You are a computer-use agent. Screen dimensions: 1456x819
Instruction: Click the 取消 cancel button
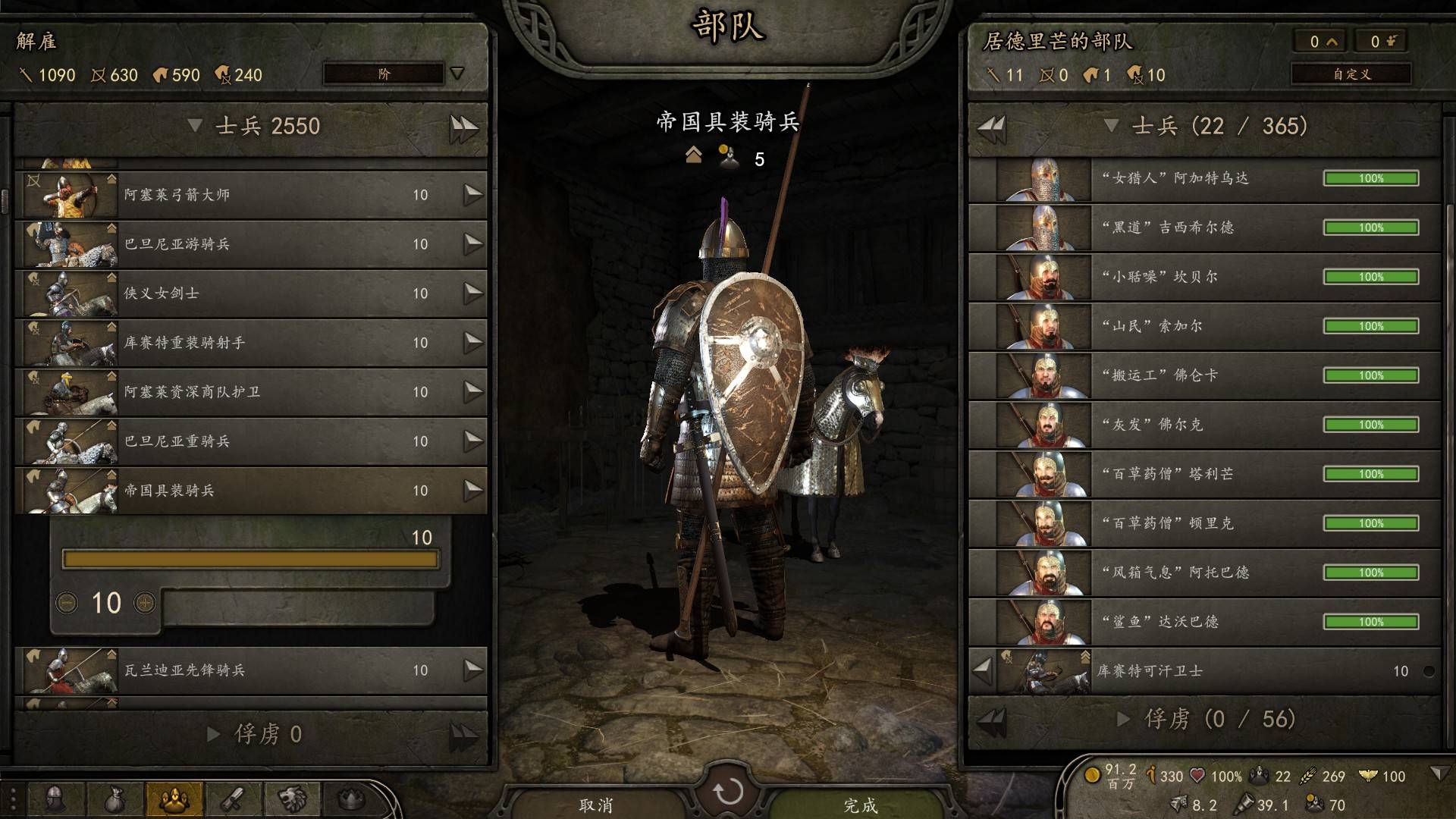tap(595, 804)
